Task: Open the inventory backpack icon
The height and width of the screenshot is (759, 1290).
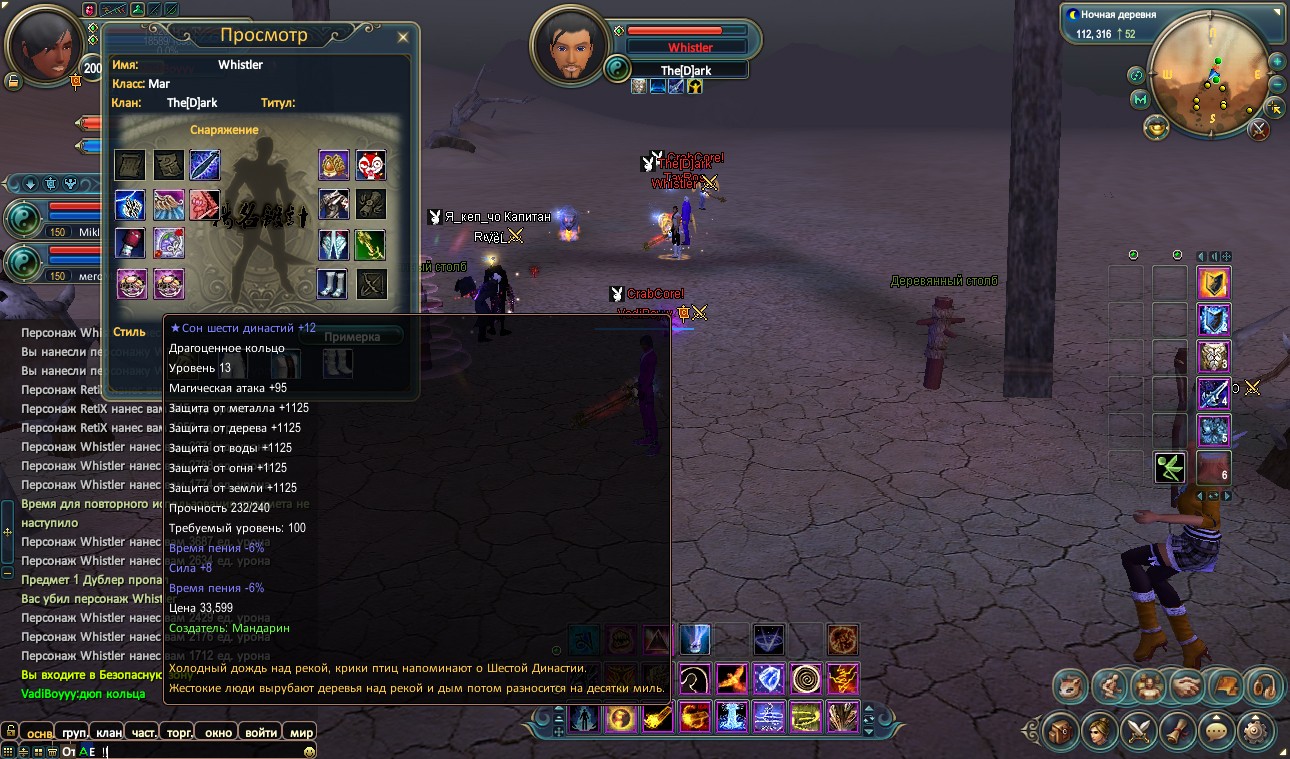Action: pos(1062,733)
